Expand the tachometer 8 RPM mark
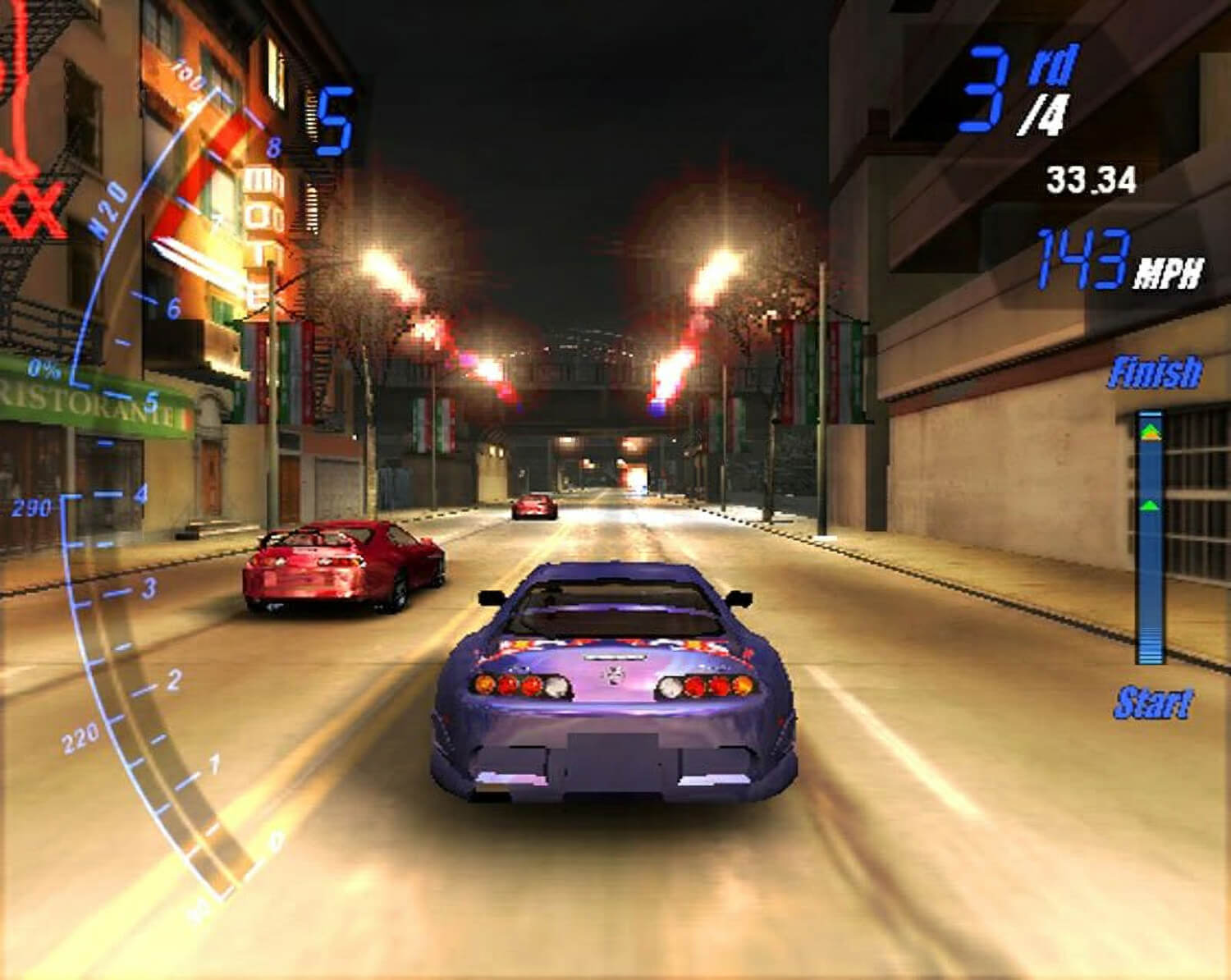 click(276, 146)
